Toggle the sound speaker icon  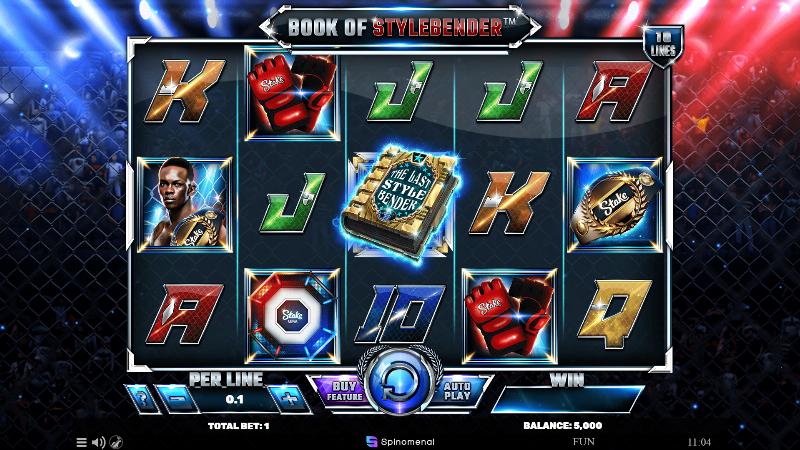tap(98, 441)
